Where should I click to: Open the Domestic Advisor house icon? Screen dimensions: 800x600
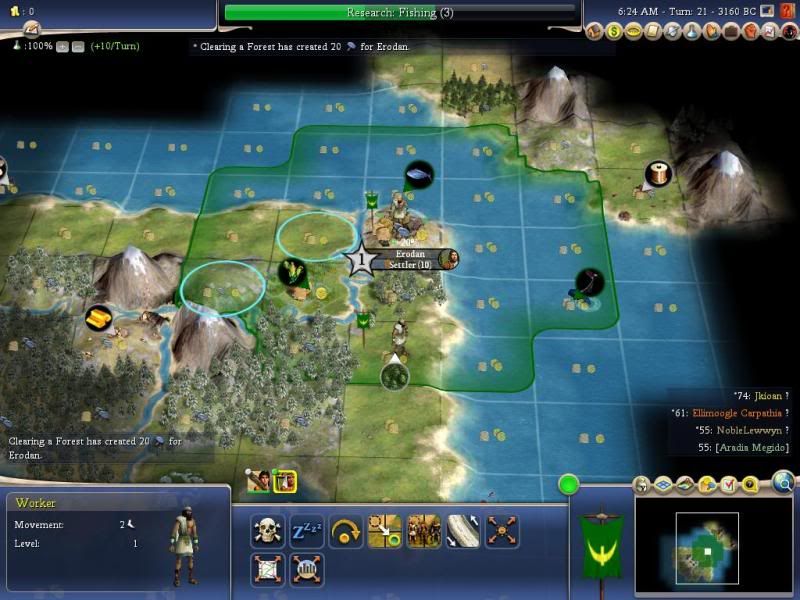595,32
